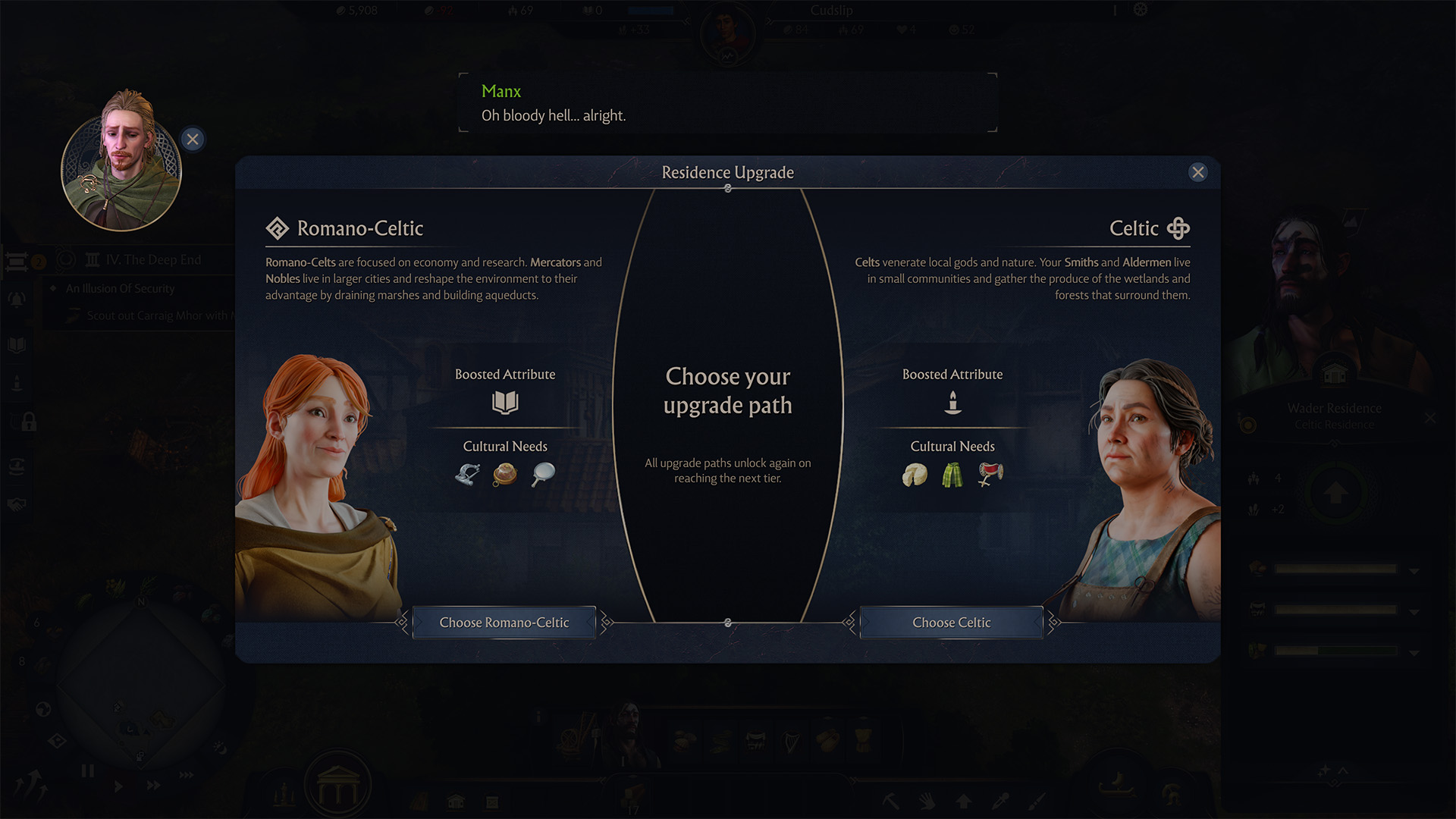View the cheese cultural need icon
The width and height of the screenshot is (1456, 819).
915,475
